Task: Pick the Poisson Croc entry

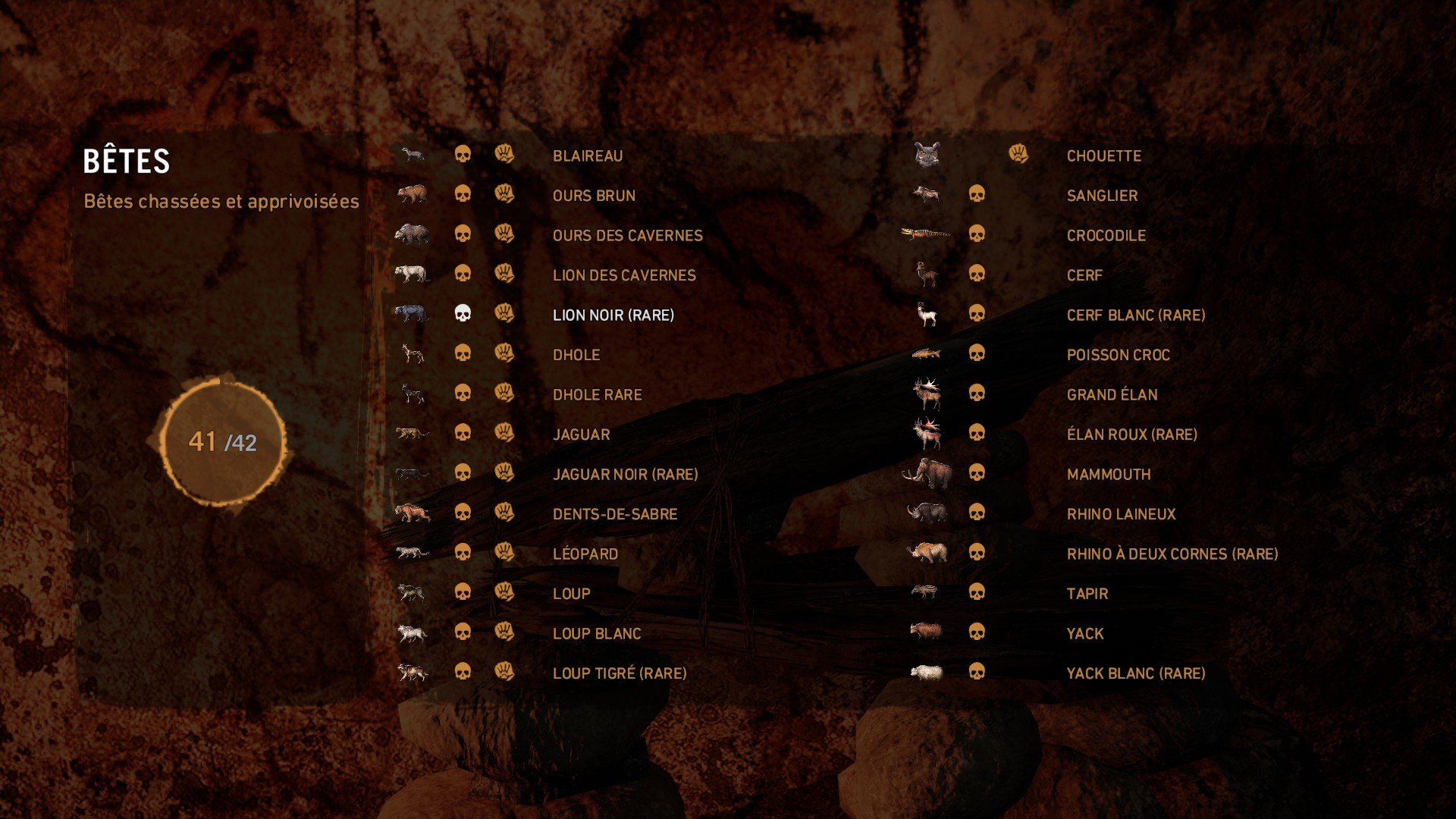Action: 1118,355
